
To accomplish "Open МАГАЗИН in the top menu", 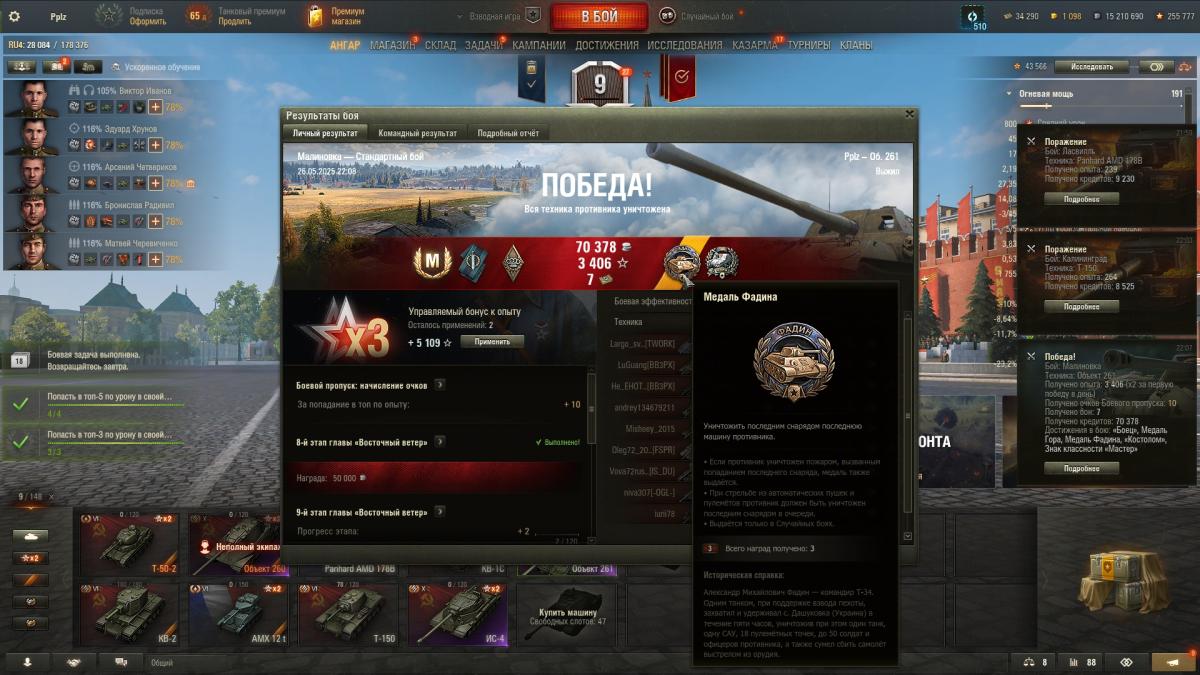I will click(392, 45).
